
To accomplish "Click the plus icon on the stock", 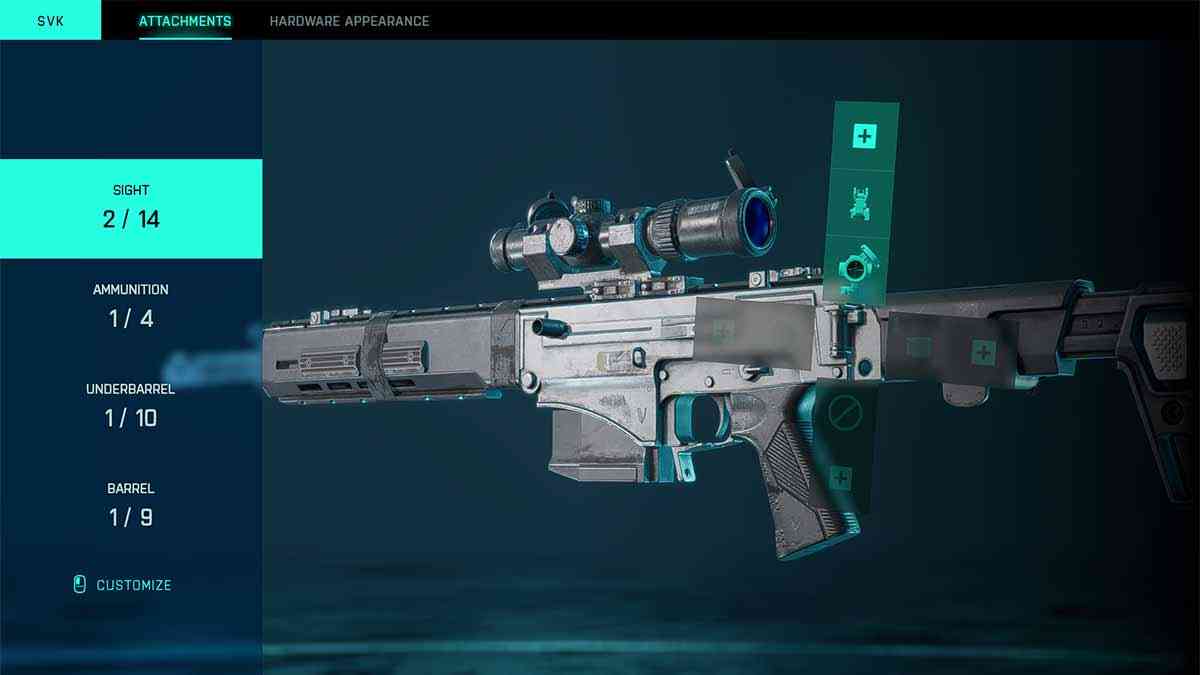I will point(984,352).
